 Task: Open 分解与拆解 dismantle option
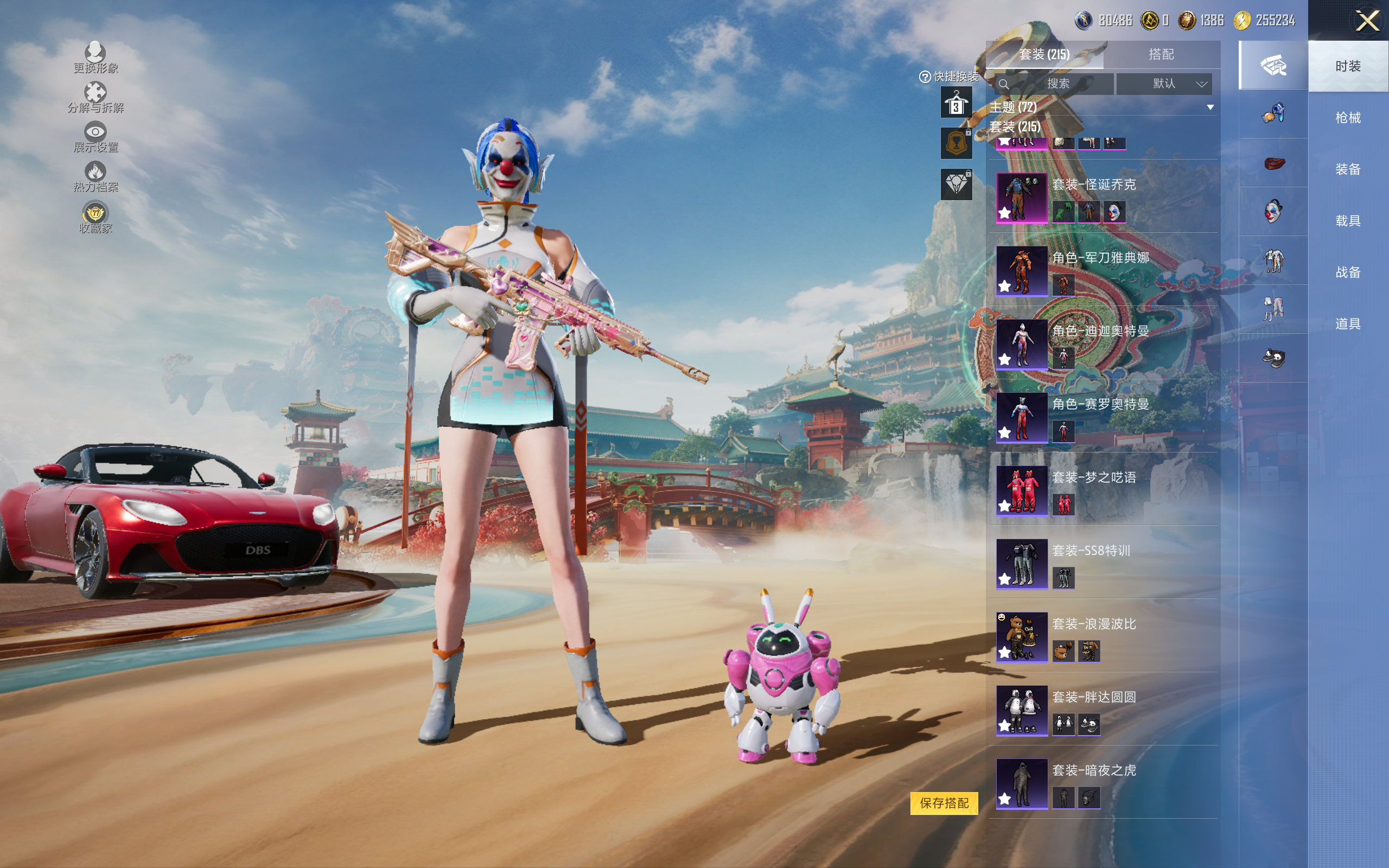pyautogui.click(x=95, y=97)
